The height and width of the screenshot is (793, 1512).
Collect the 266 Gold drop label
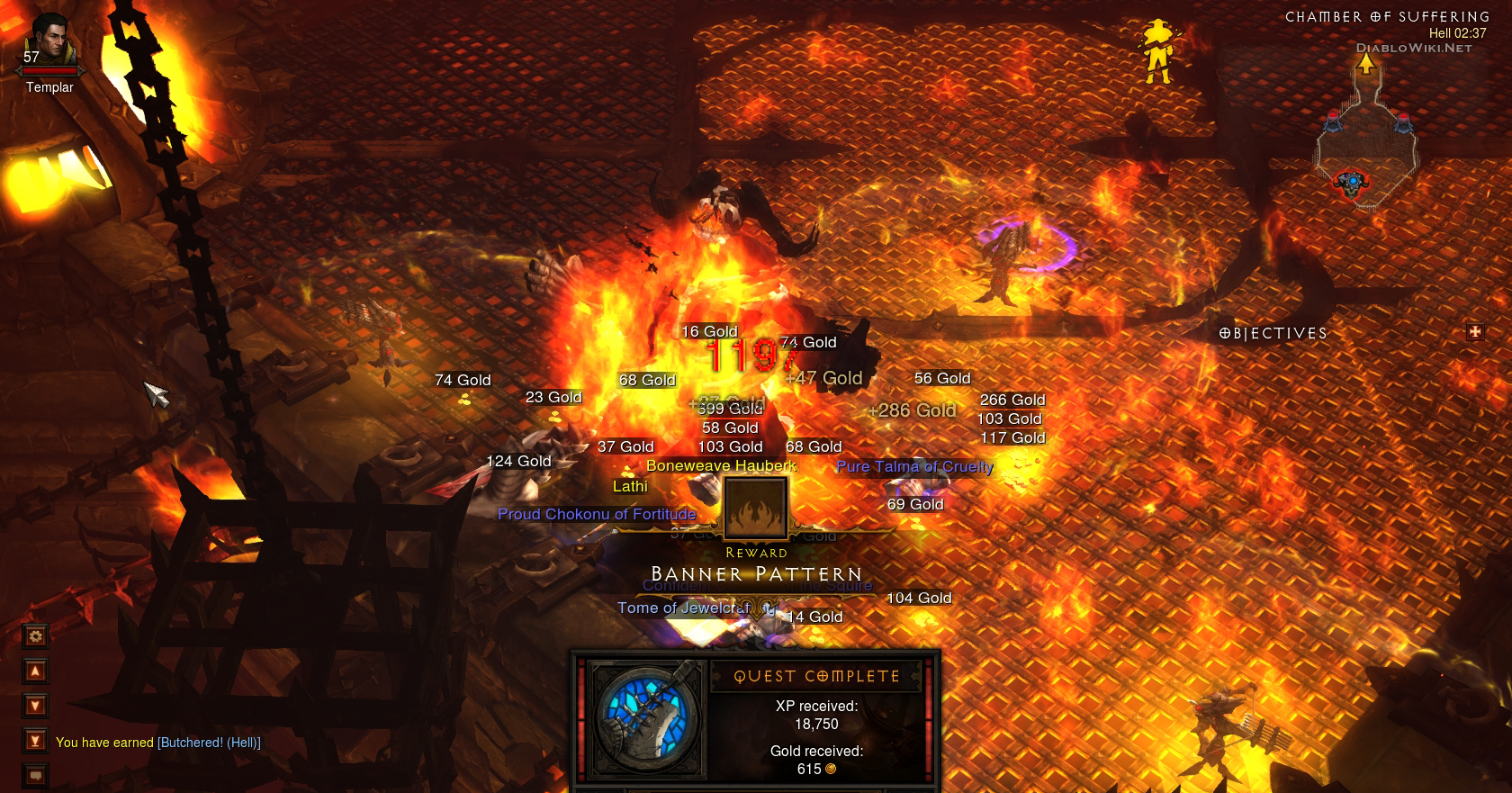[1012, 400]
